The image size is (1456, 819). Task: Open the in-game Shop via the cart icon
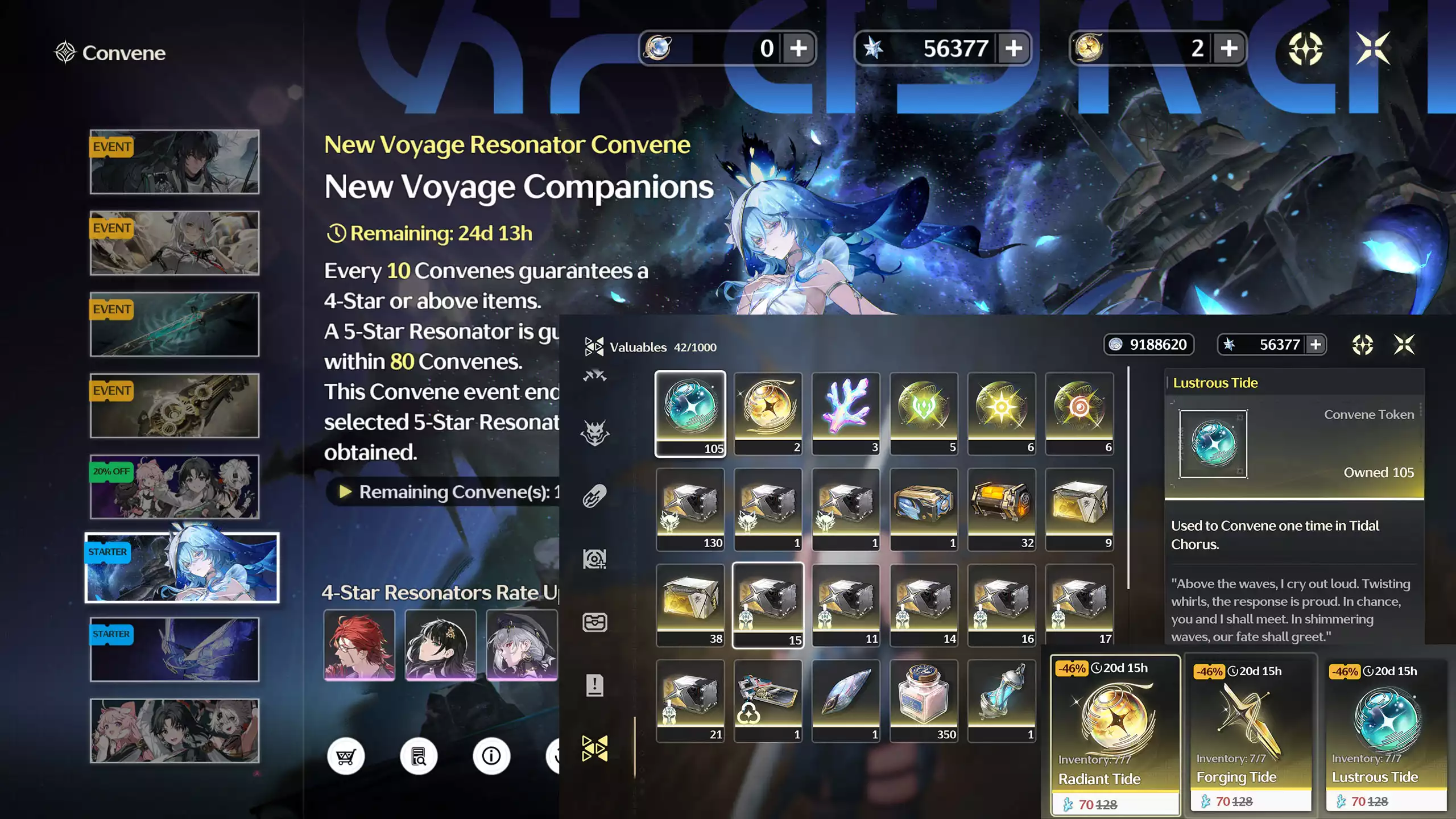347,755
